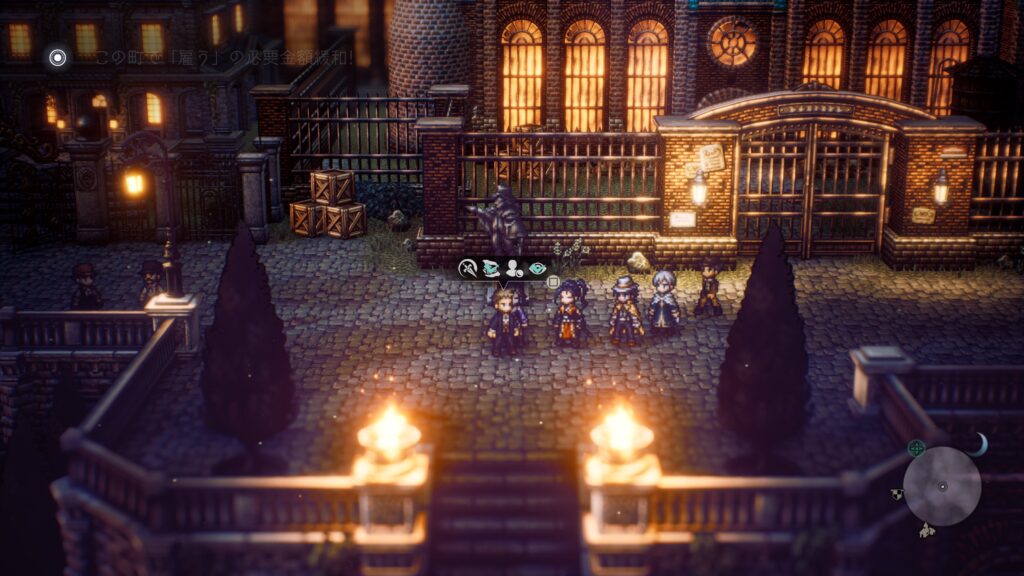
Task: Click the building marker below the minimap
Action: (x=927, y=530)
